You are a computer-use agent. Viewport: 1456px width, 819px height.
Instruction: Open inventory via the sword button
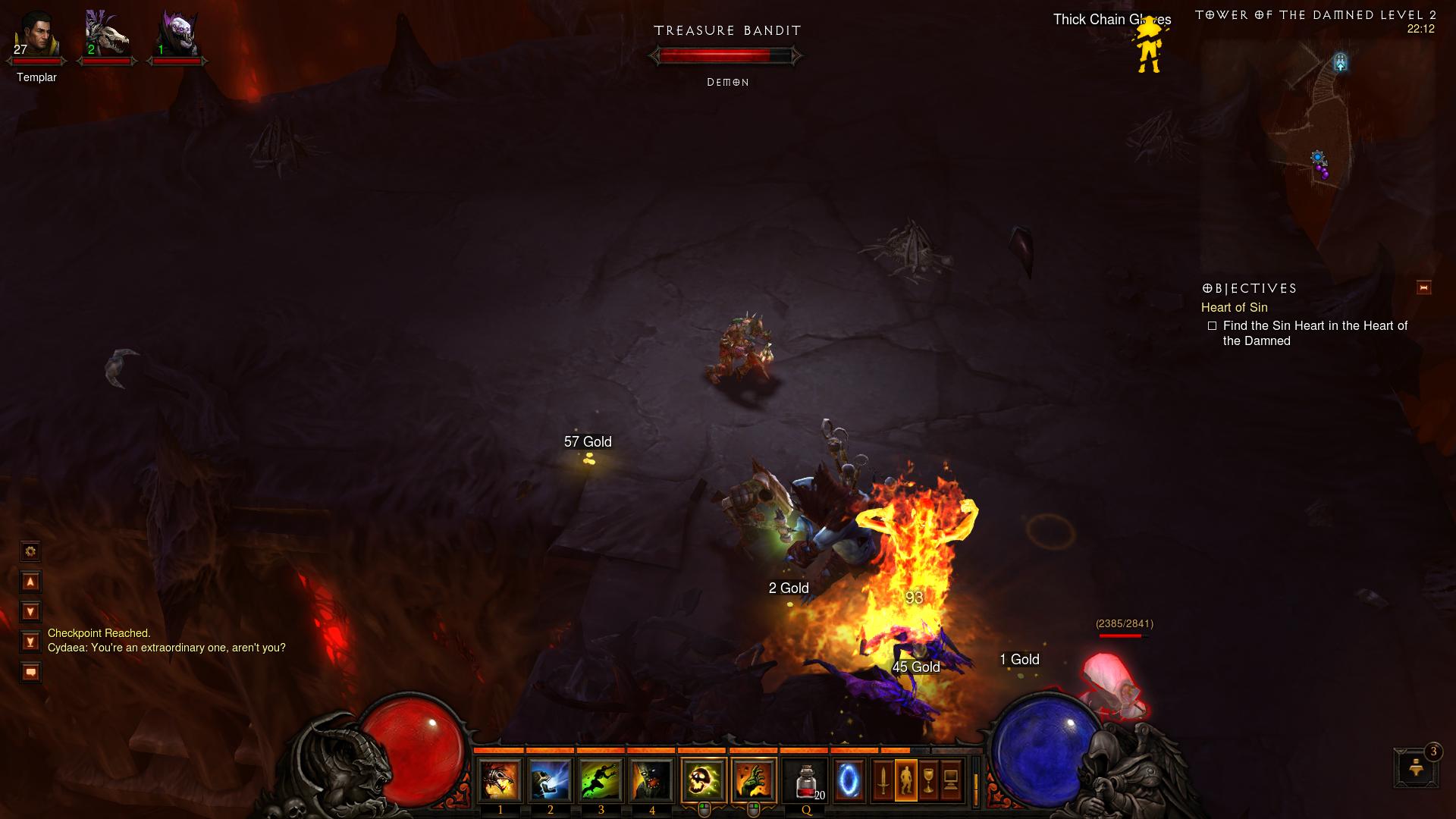pyautogui.click(x=883, y=780)
